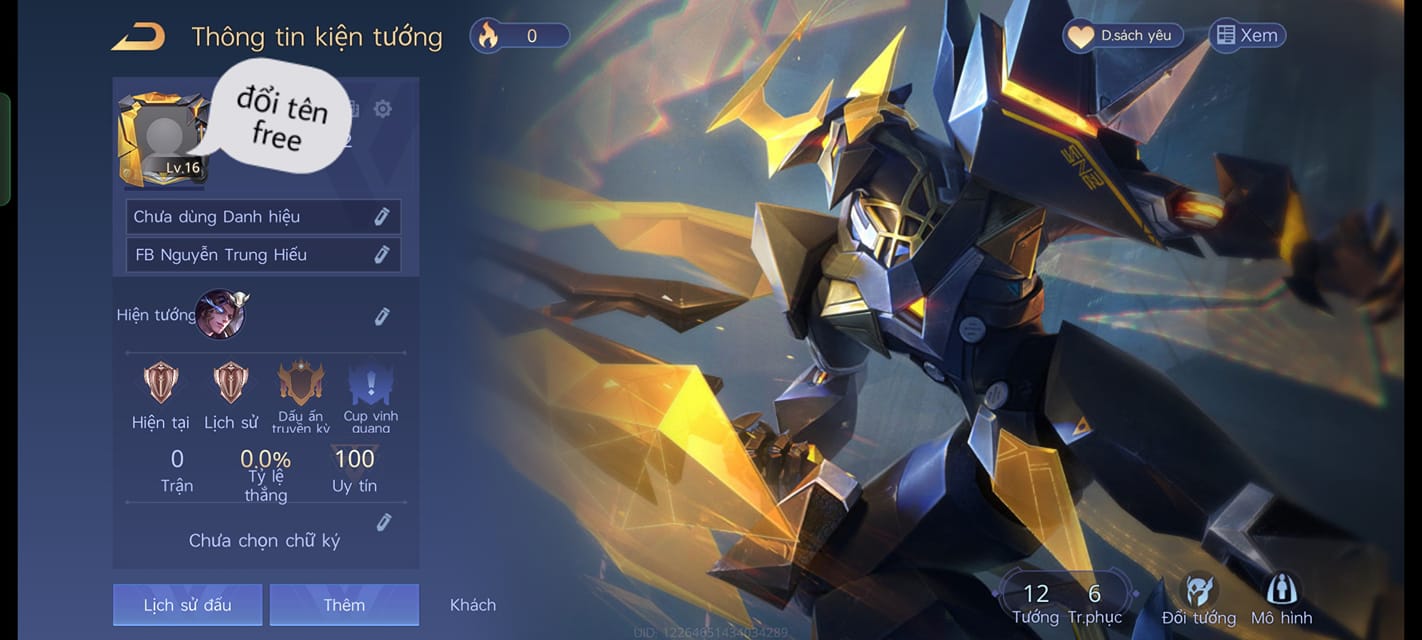Image resolution: width=1422 pixels, height=640 pixels.
Task: Toggle the Mô hình model view
Action: pyautogui.click(x=1281, y=600)
